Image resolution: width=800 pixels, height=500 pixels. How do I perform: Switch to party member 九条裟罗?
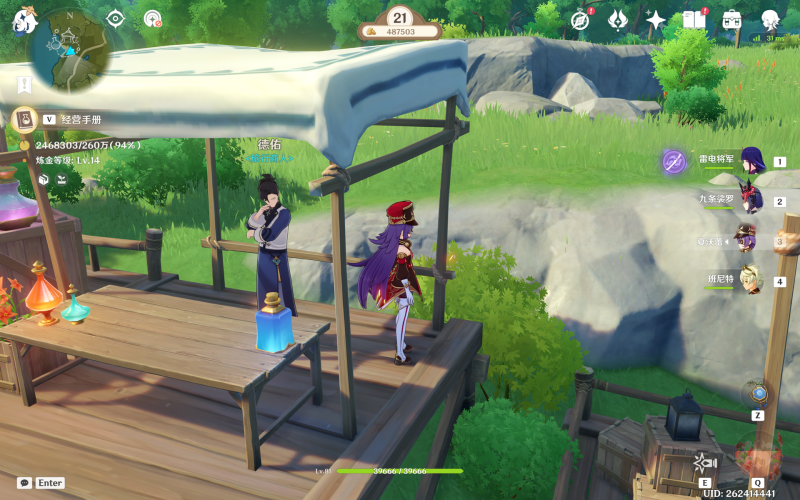[x=748, y=200]
